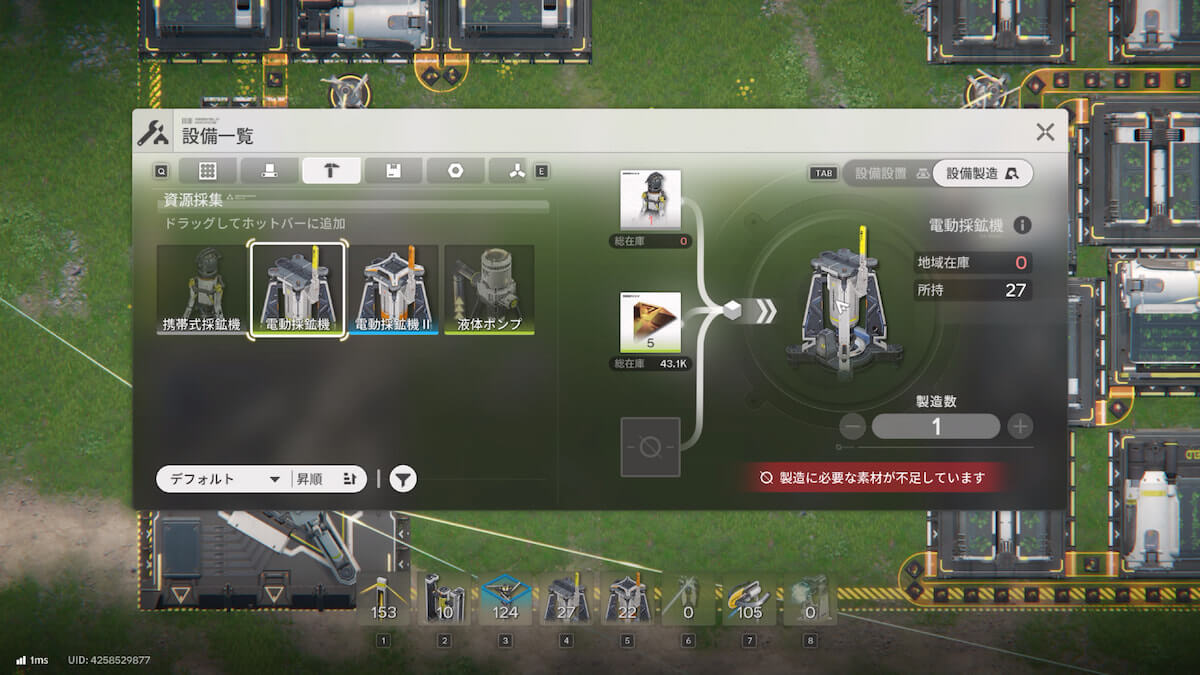Select the pickaxe resource gathering tab
This screenshot has width=1200, height=675.
pyautogui.click(x=331, y=171)
